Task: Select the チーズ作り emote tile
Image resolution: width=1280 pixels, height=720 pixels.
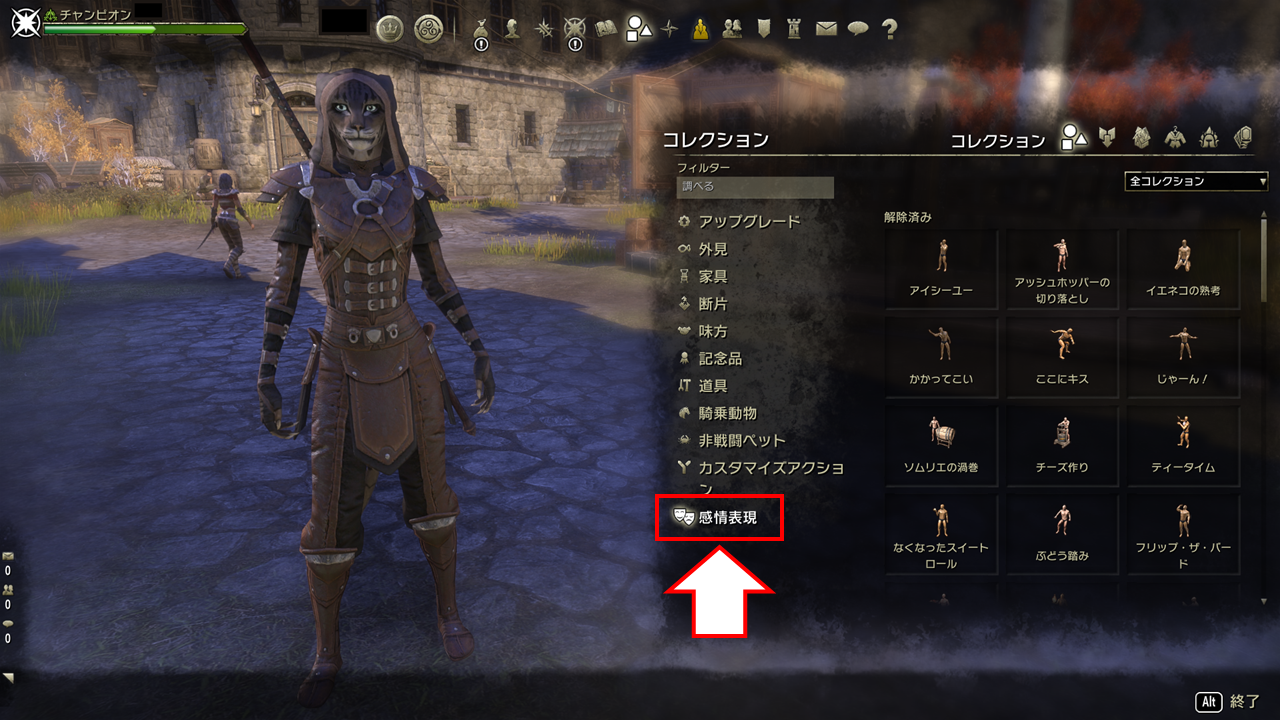Action: (x=1062, y=446)
